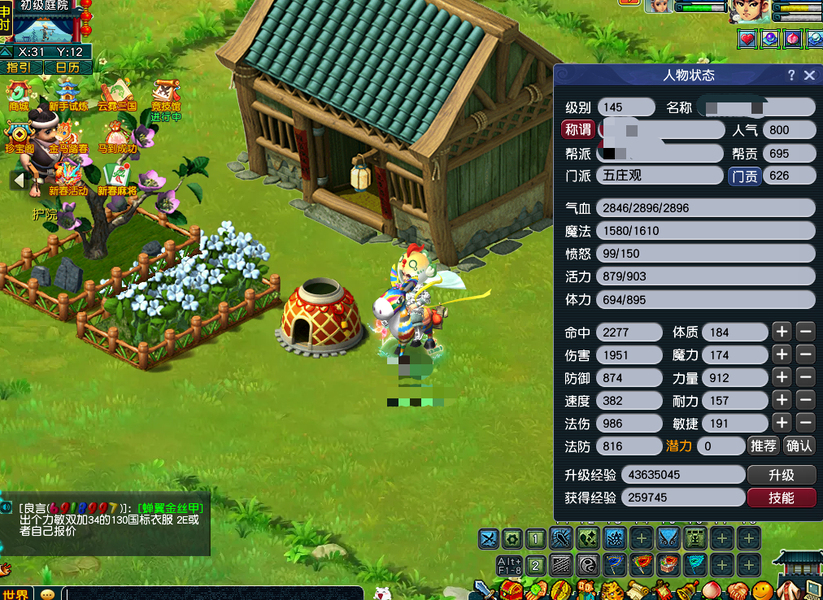823x600 pixels.
Task: Increase 体质 with its plus button
Action: [x=782, y=332]
